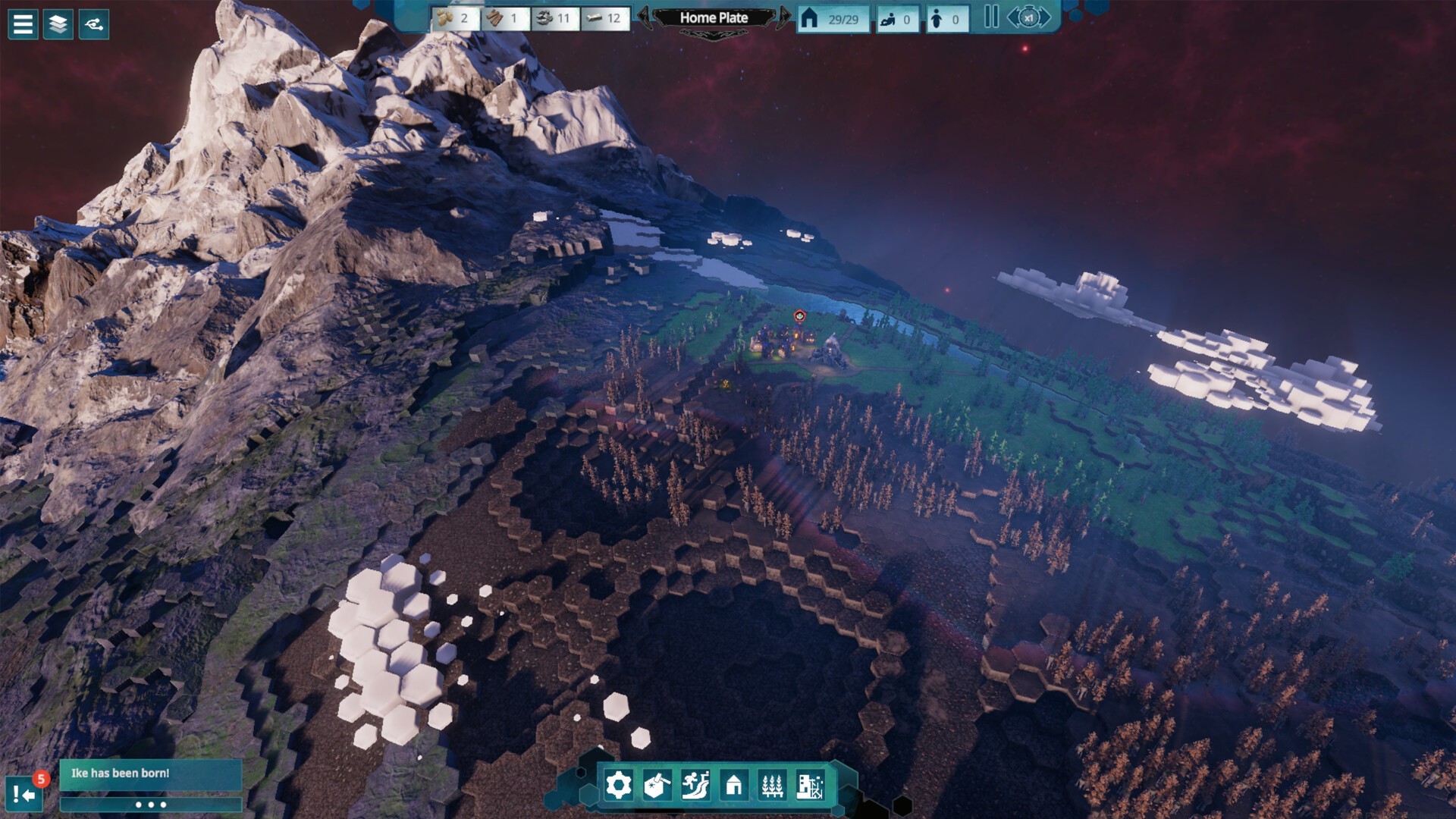Expand the three-dot notification list bar

[x=150, y=805]
